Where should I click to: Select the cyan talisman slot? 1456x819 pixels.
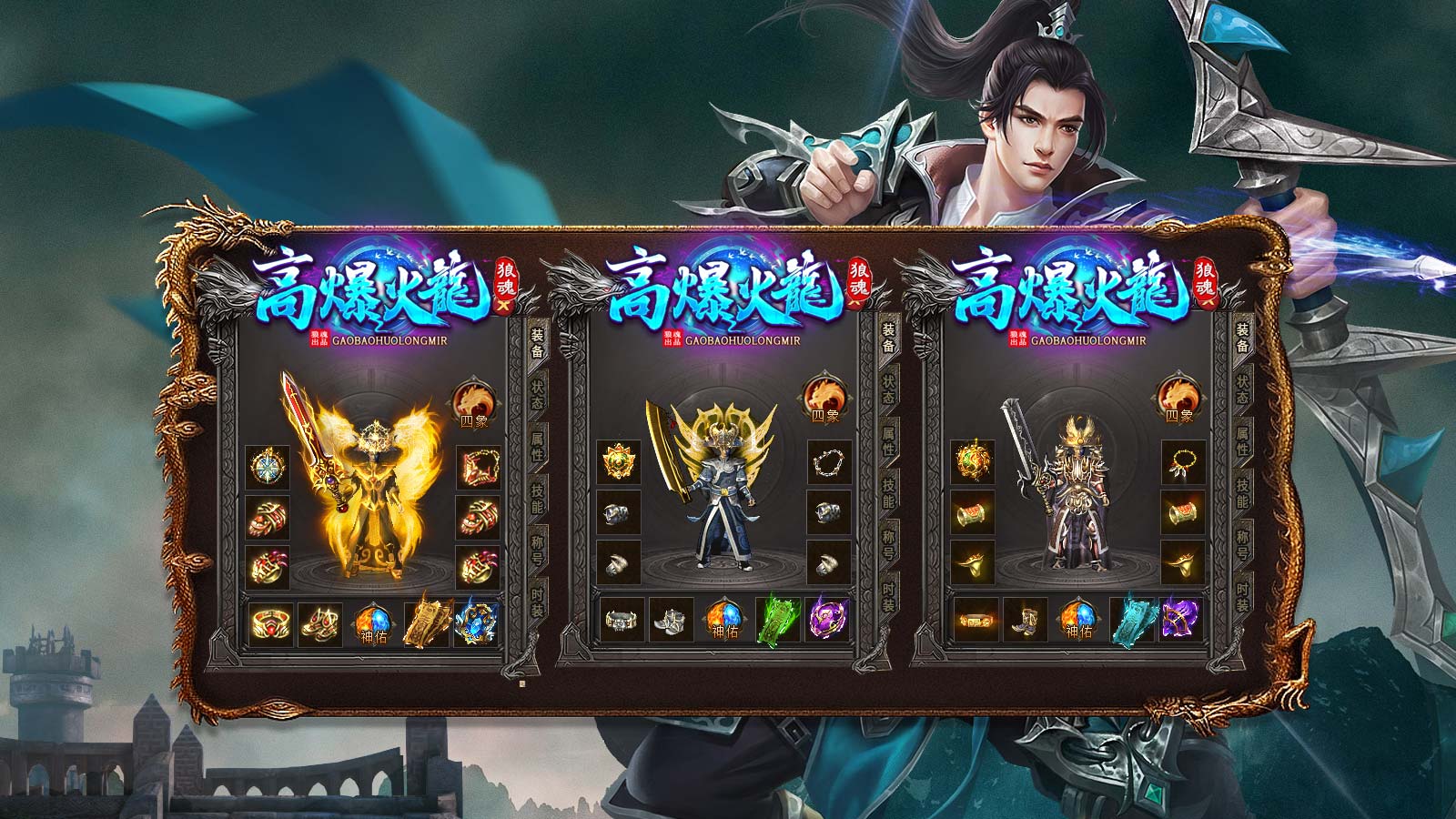click(1131, 621)
